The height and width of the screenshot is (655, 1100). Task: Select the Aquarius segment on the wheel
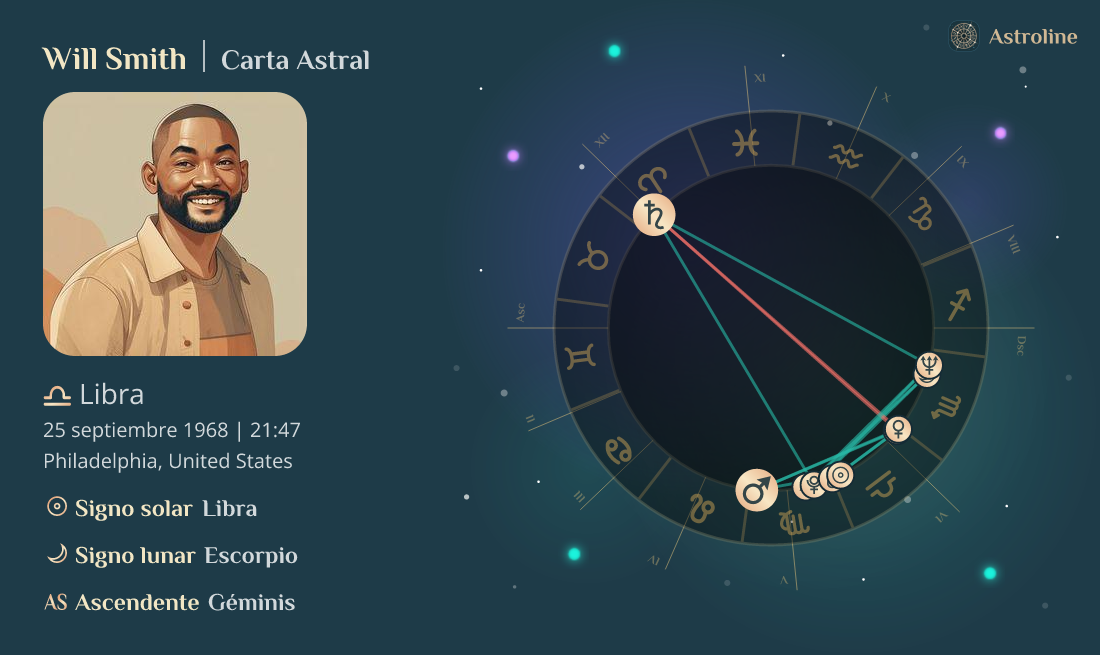click(846, 157)
